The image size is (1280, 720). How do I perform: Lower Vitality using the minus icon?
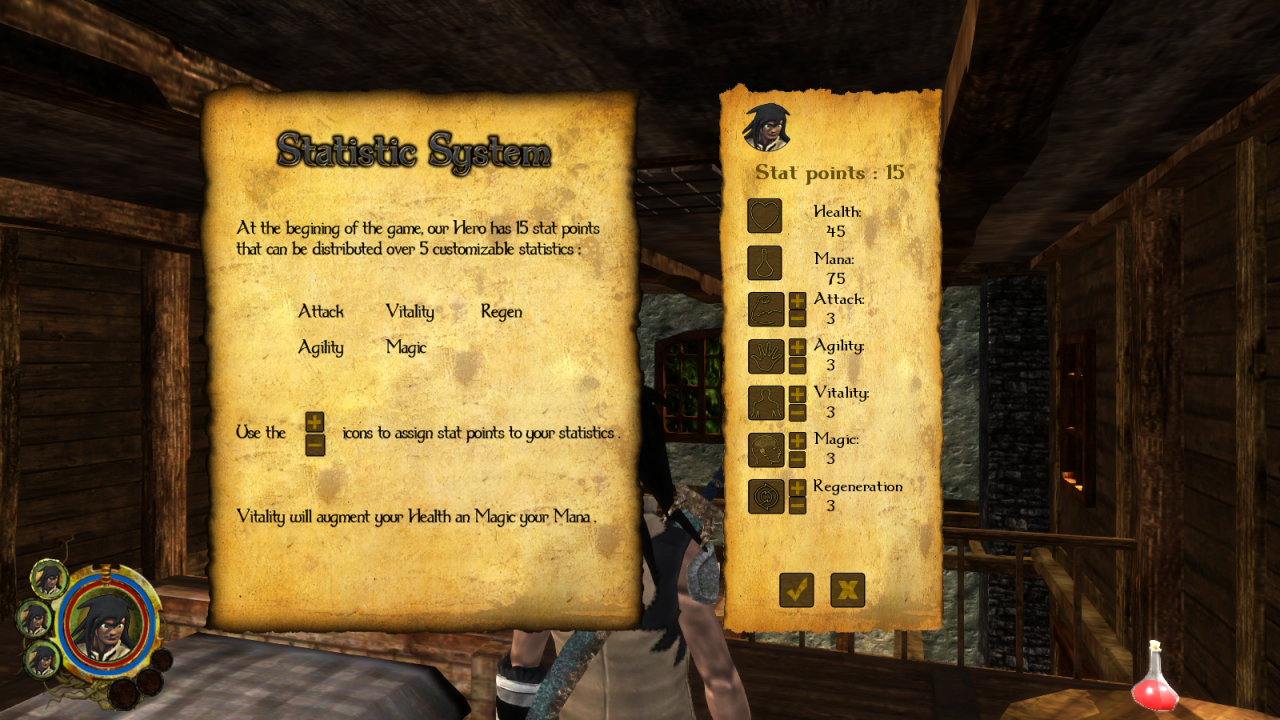pyautogui.click(x=797, y=412)
